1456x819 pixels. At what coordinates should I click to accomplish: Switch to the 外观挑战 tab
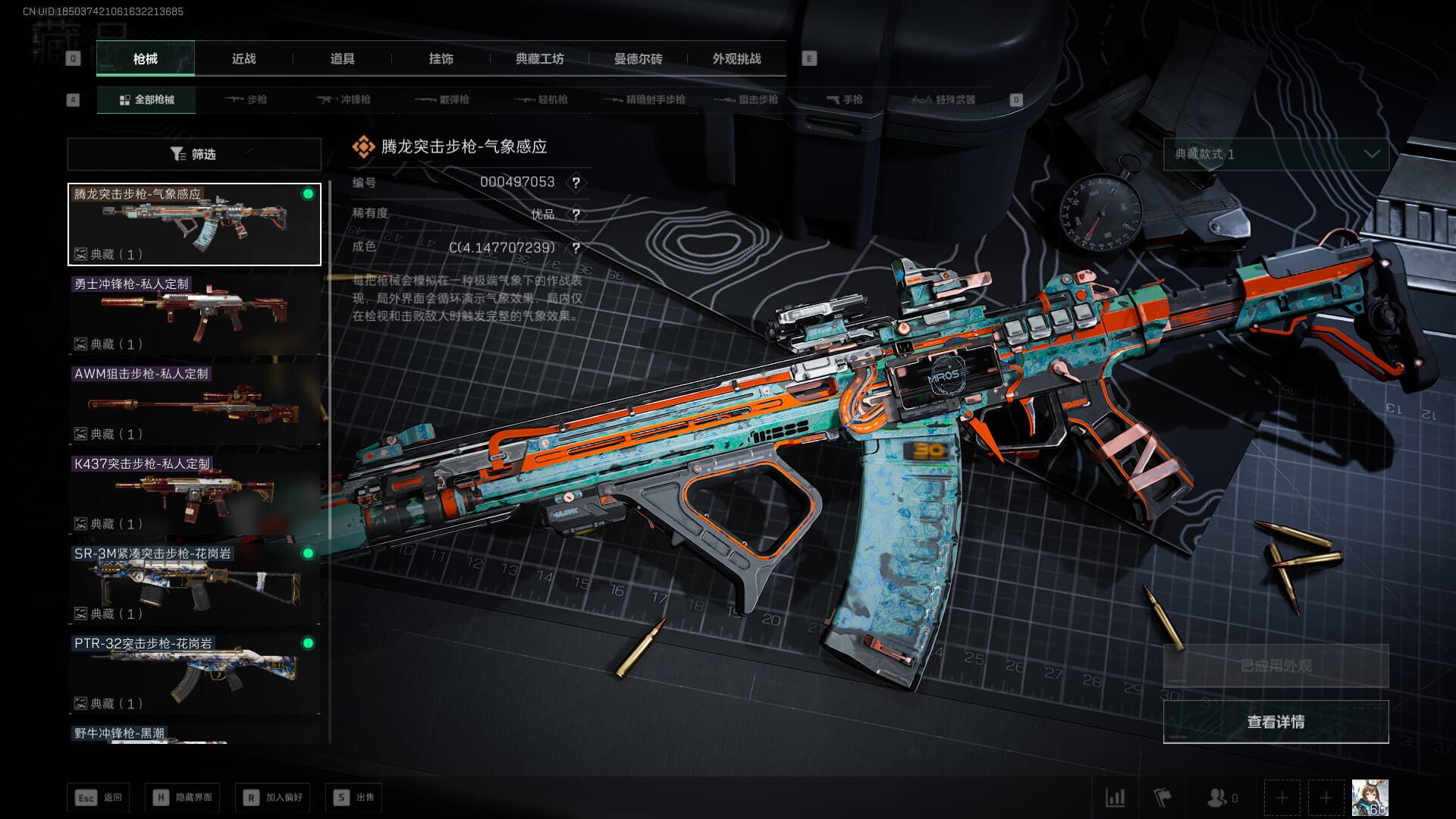(736, 58)
